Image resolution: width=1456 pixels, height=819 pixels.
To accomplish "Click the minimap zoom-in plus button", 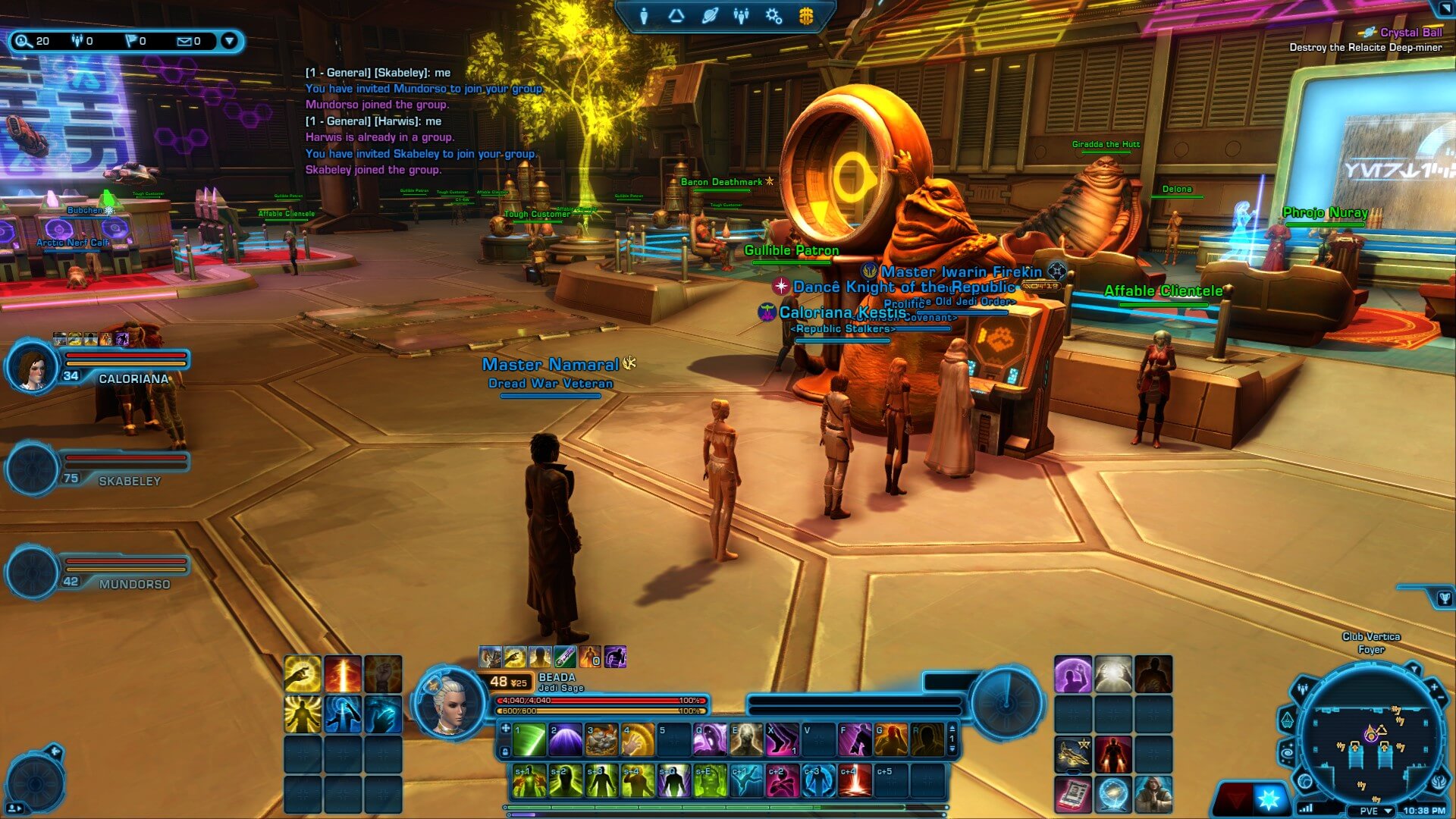I will 1434,687.
